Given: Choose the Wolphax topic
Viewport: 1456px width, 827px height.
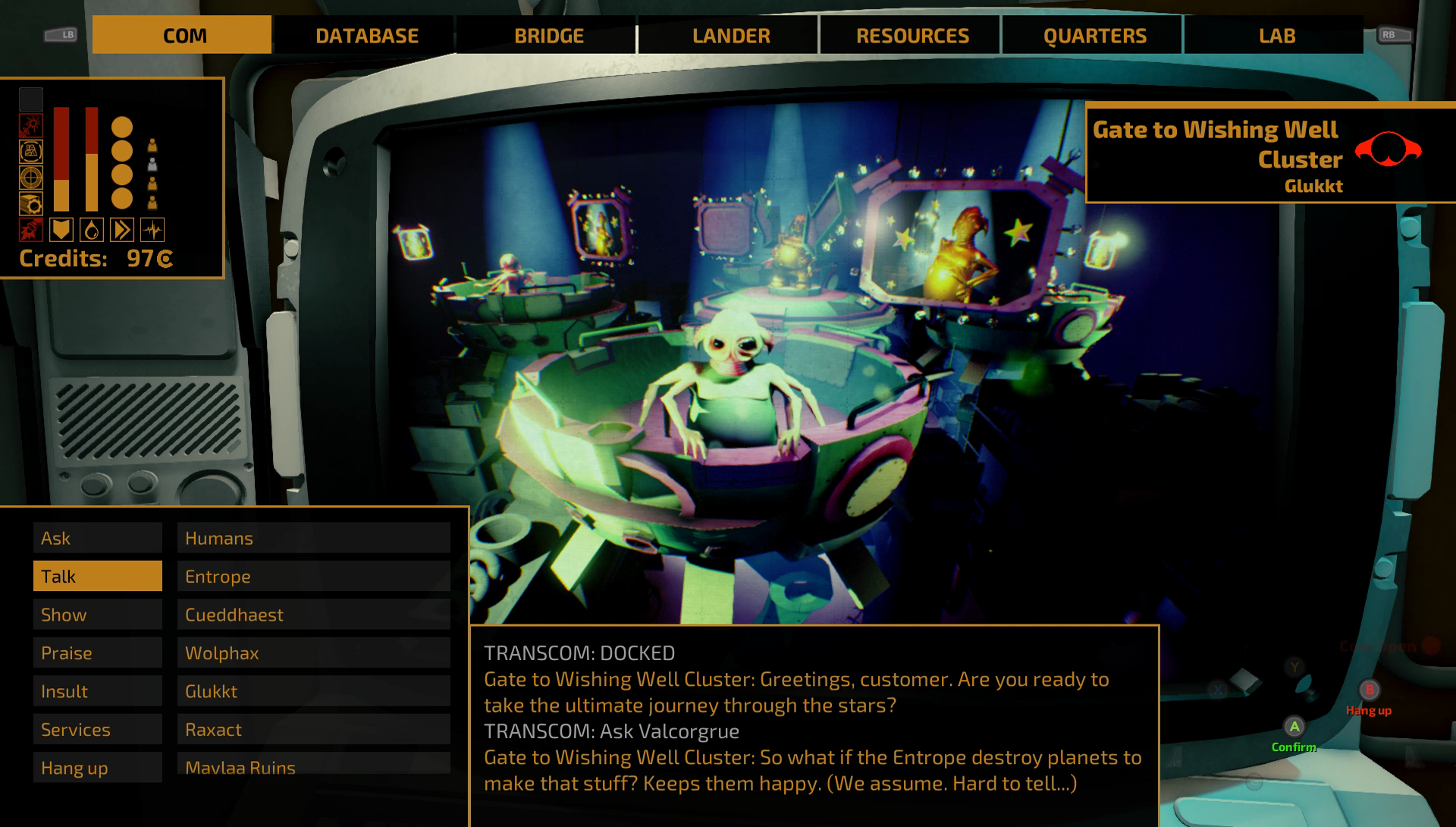Looking at the screenshot, I should [x=314, y=653].
